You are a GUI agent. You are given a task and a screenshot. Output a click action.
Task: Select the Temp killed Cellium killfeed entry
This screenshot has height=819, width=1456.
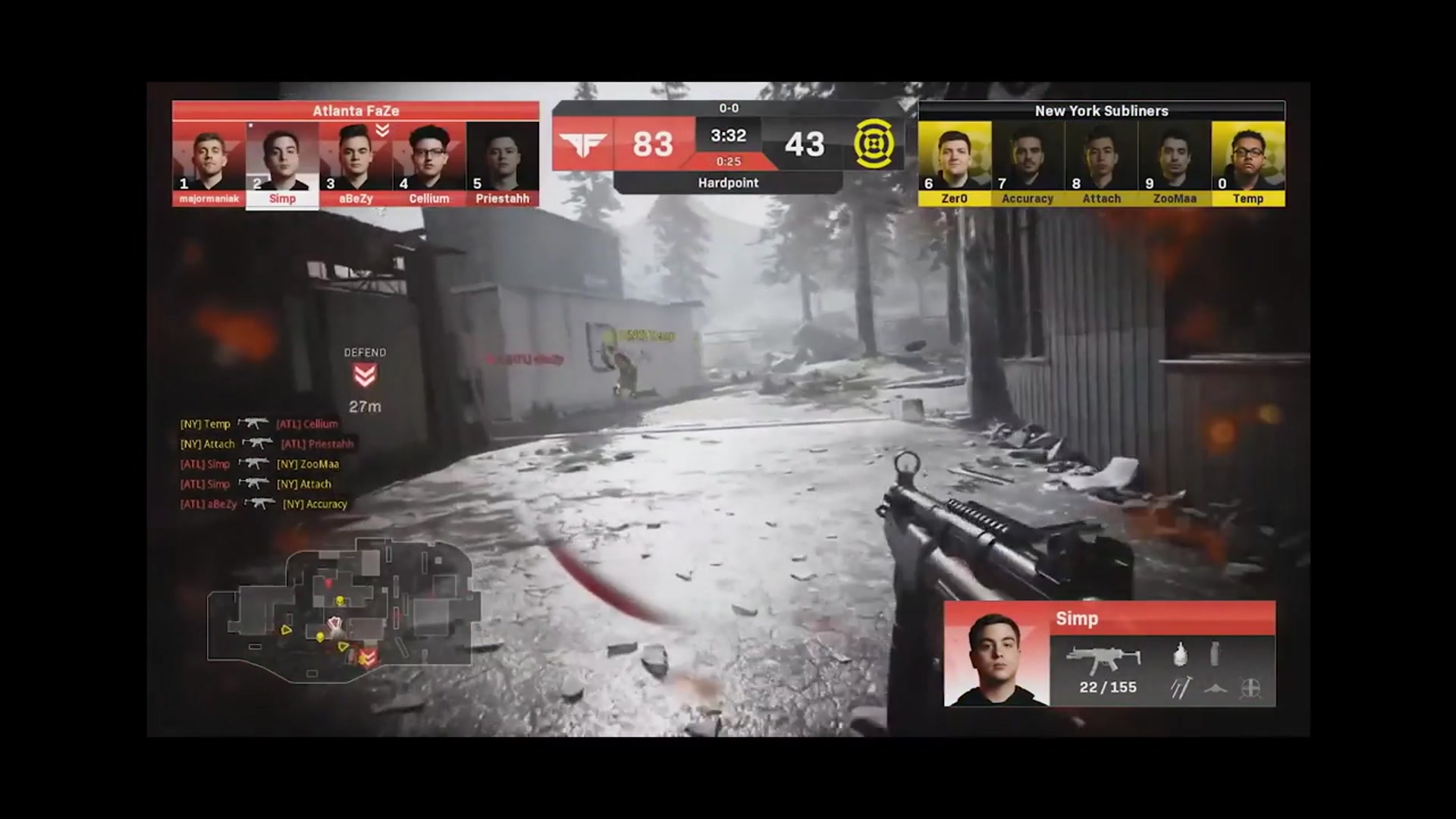click(259, 424)
